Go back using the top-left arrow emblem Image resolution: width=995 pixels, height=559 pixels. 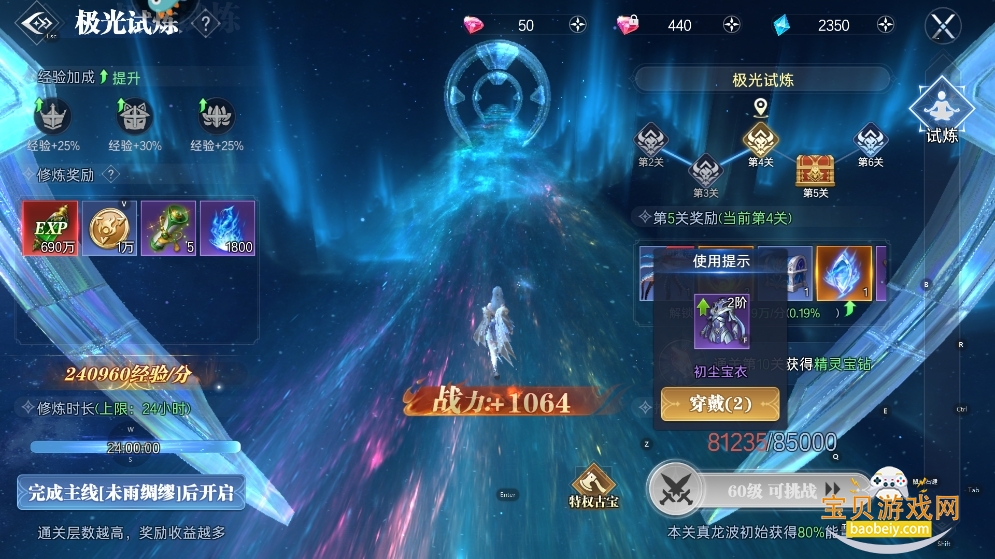click(39, 24)
